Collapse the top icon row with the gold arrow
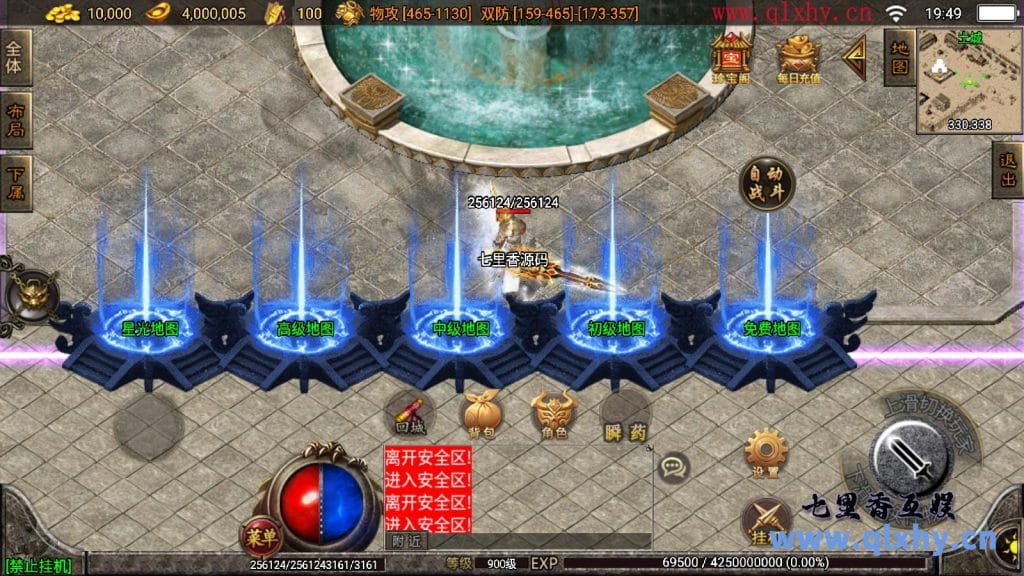The width and height of the screenshot is (1024, 576). pyautogui.click(x=854, y=58)
